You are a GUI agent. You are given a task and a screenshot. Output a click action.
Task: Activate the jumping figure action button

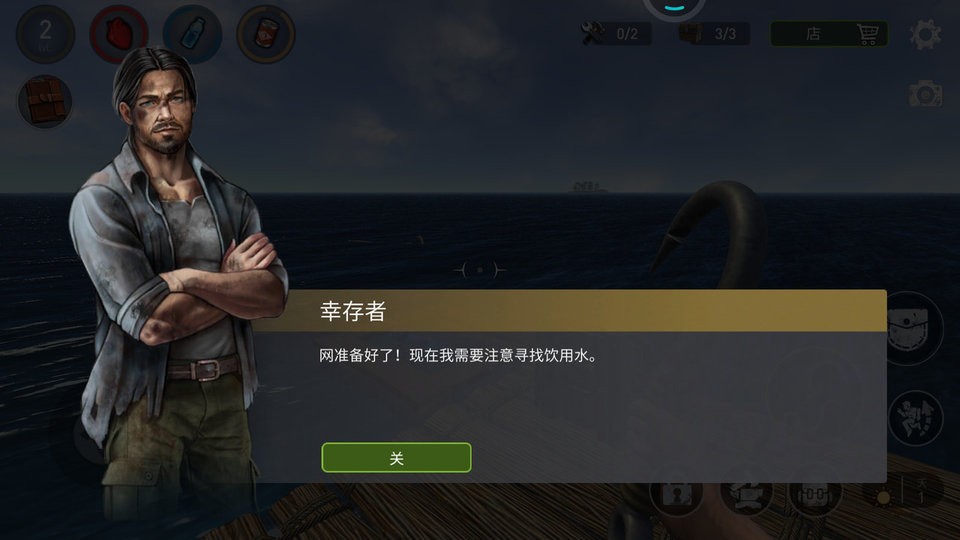coord(914,418)
